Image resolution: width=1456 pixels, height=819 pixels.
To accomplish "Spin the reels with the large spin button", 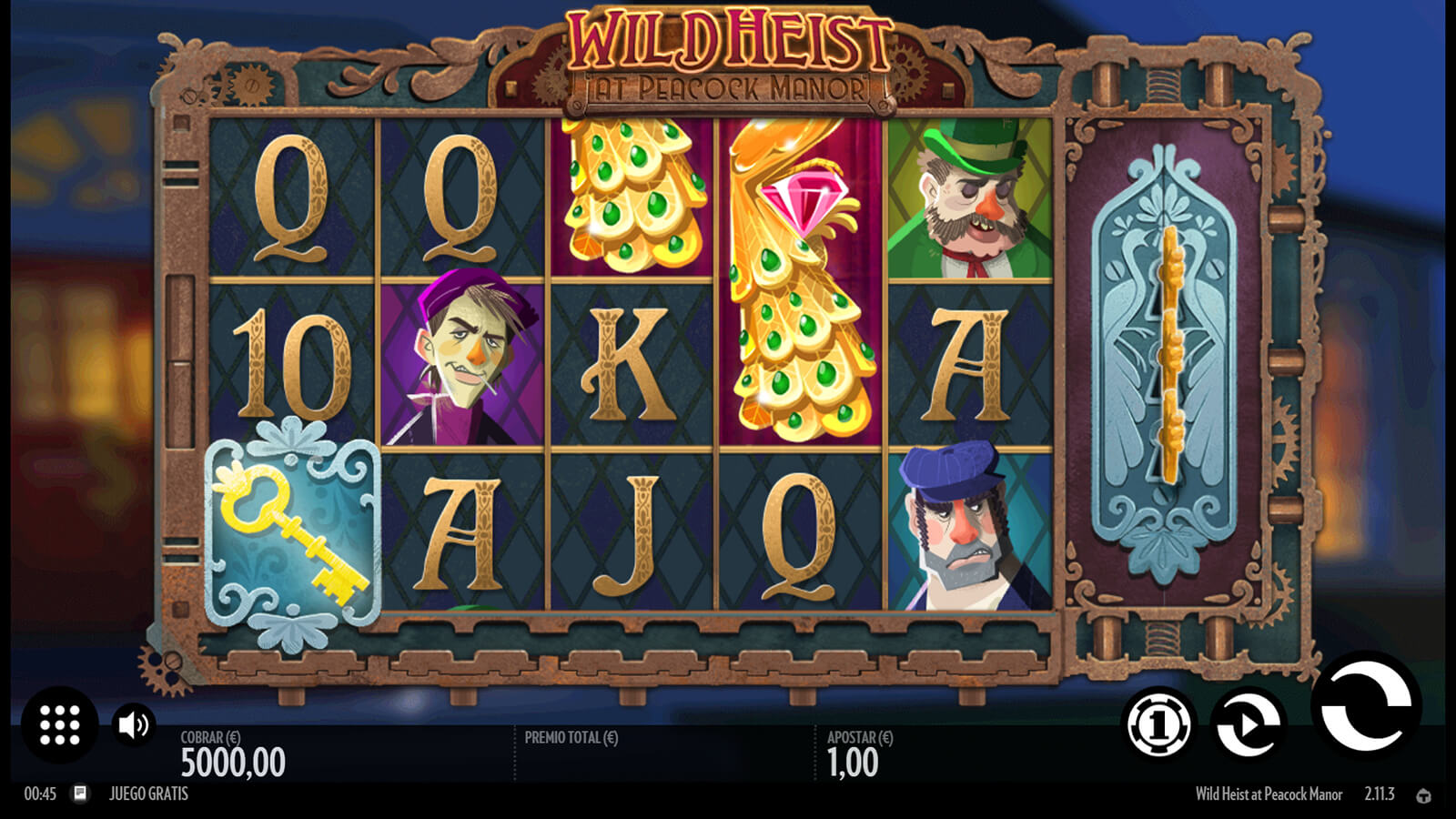I will (x=1365, y=705).
